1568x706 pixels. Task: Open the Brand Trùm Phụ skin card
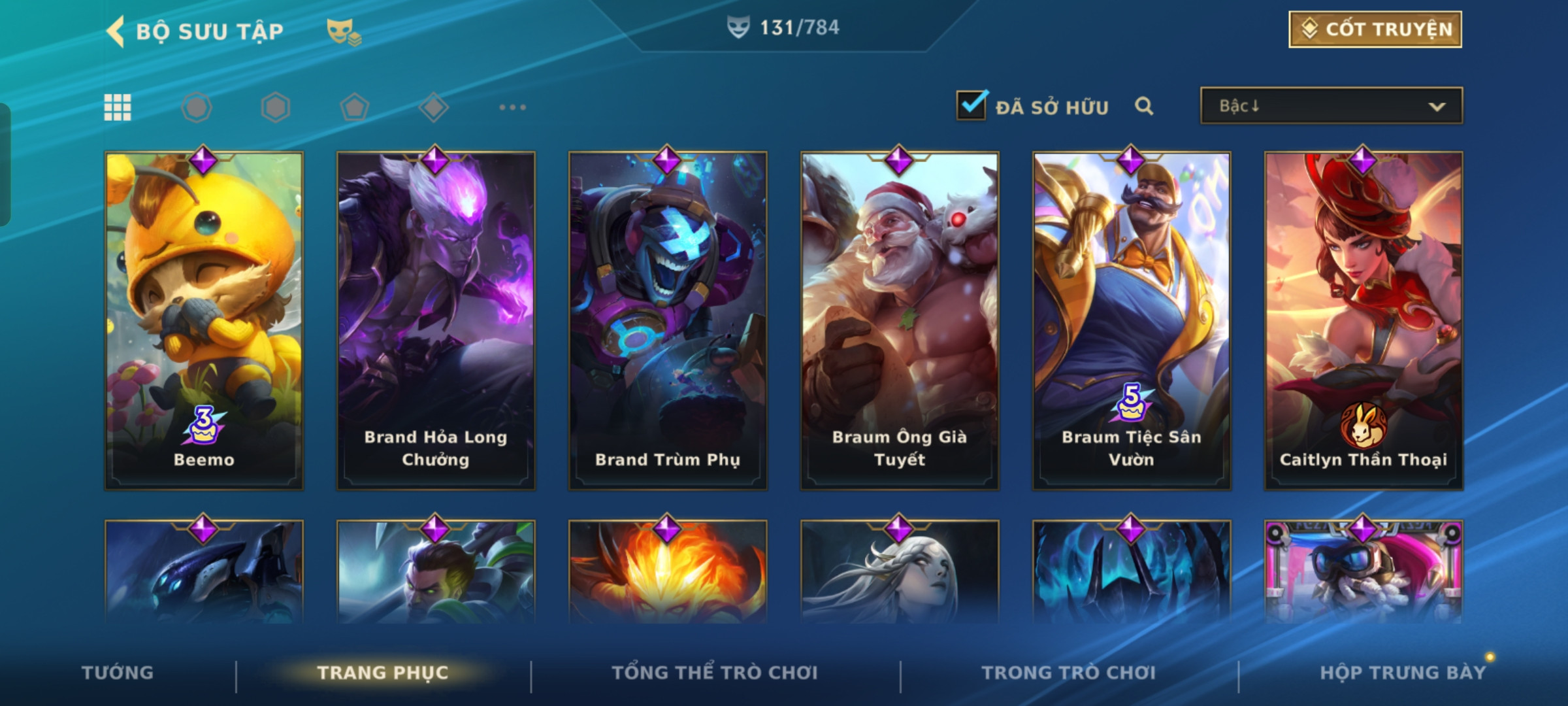(668, 320)
